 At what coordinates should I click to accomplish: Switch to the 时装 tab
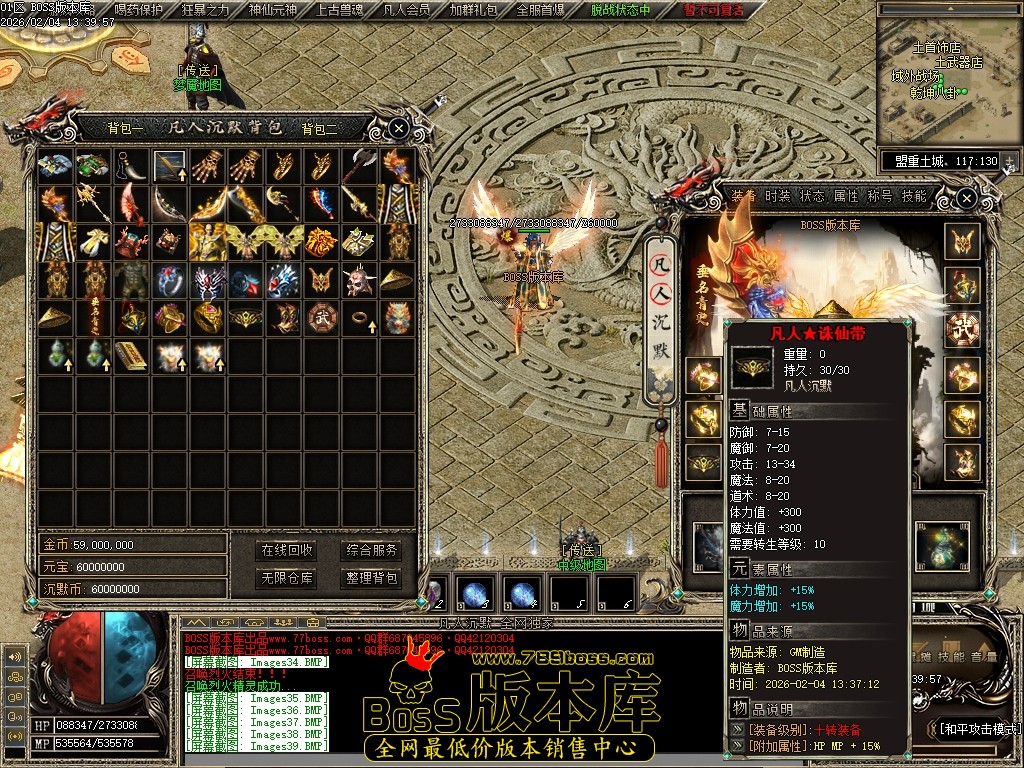778,196
